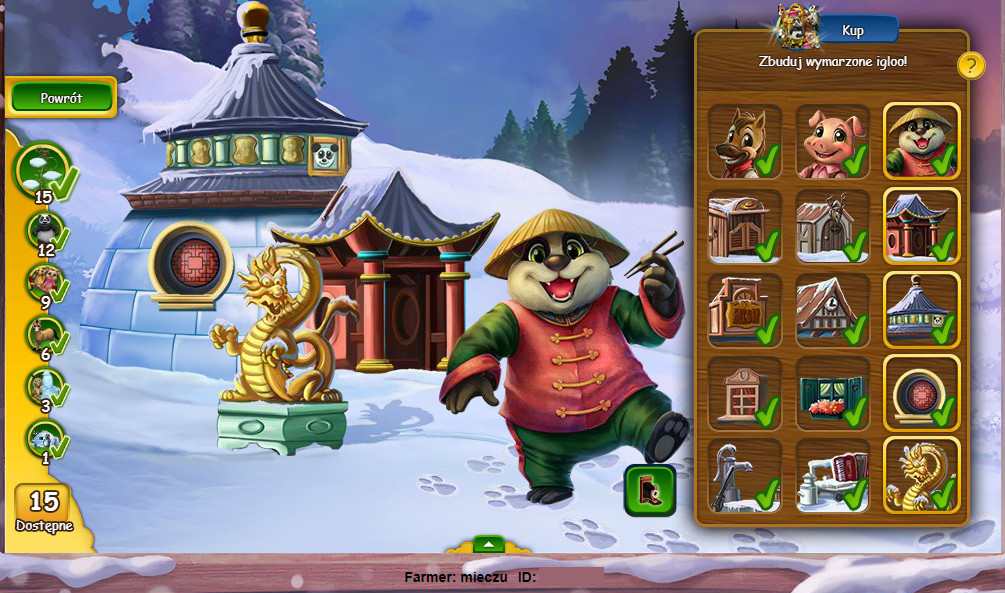Viewport: 1005px width, 593px height.
Task: Select the blue pagoda roof tile
Action: point(921,309)
